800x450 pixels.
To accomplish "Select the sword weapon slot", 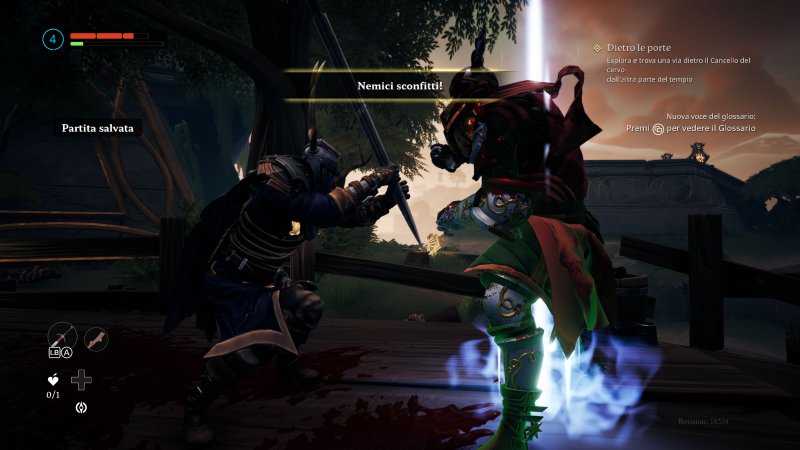I will point(61,336).
